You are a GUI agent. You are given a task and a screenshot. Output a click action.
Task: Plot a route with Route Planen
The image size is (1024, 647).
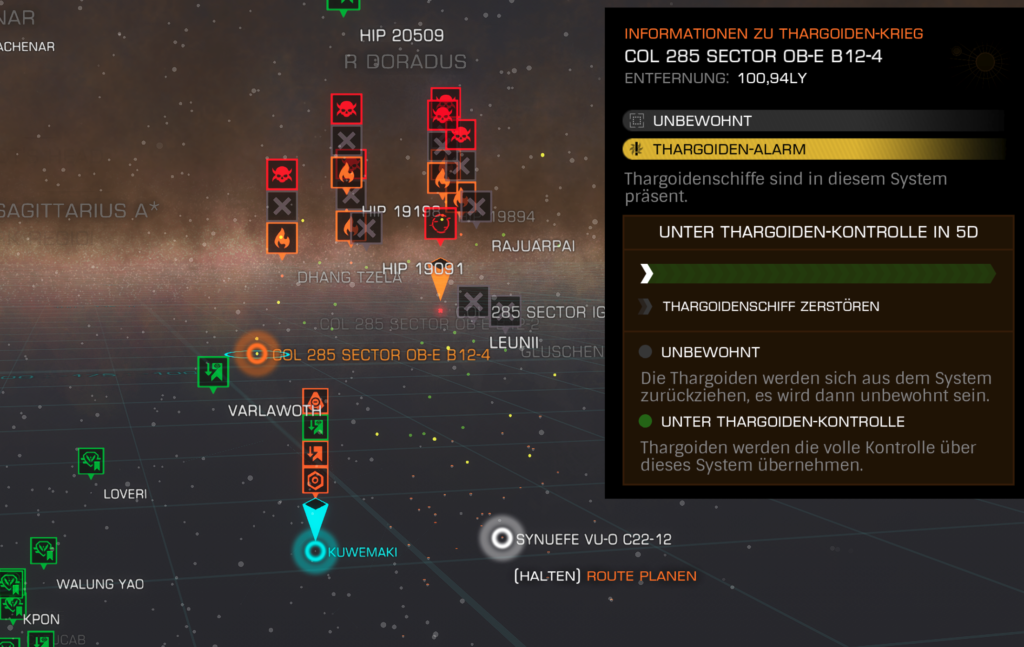pos(641,576)
